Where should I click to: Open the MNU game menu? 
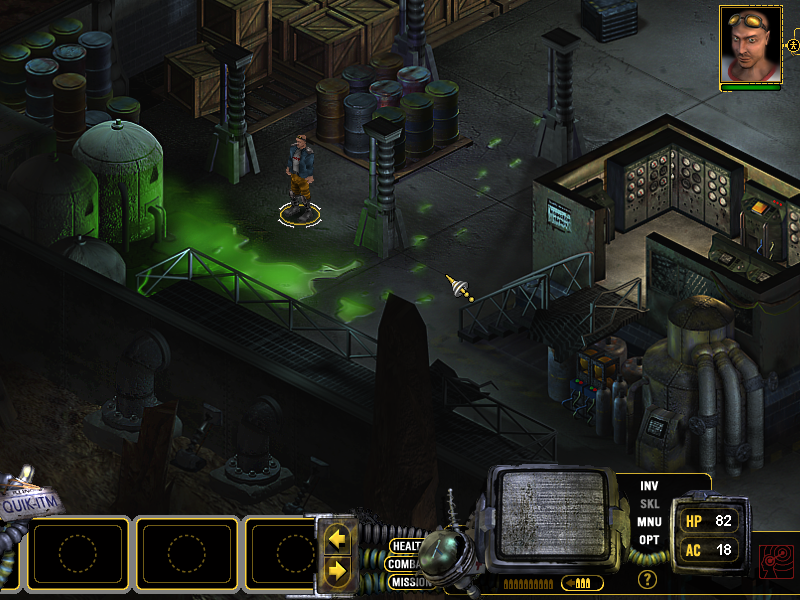pos(649,521)
